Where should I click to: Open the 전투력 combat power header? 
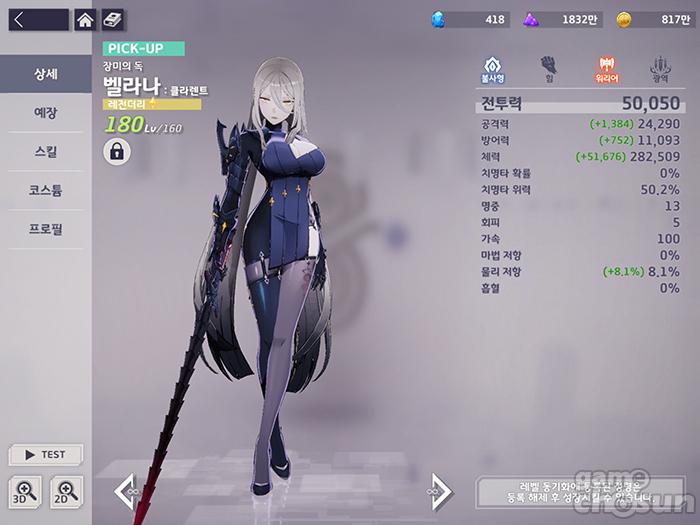[578, 102]
